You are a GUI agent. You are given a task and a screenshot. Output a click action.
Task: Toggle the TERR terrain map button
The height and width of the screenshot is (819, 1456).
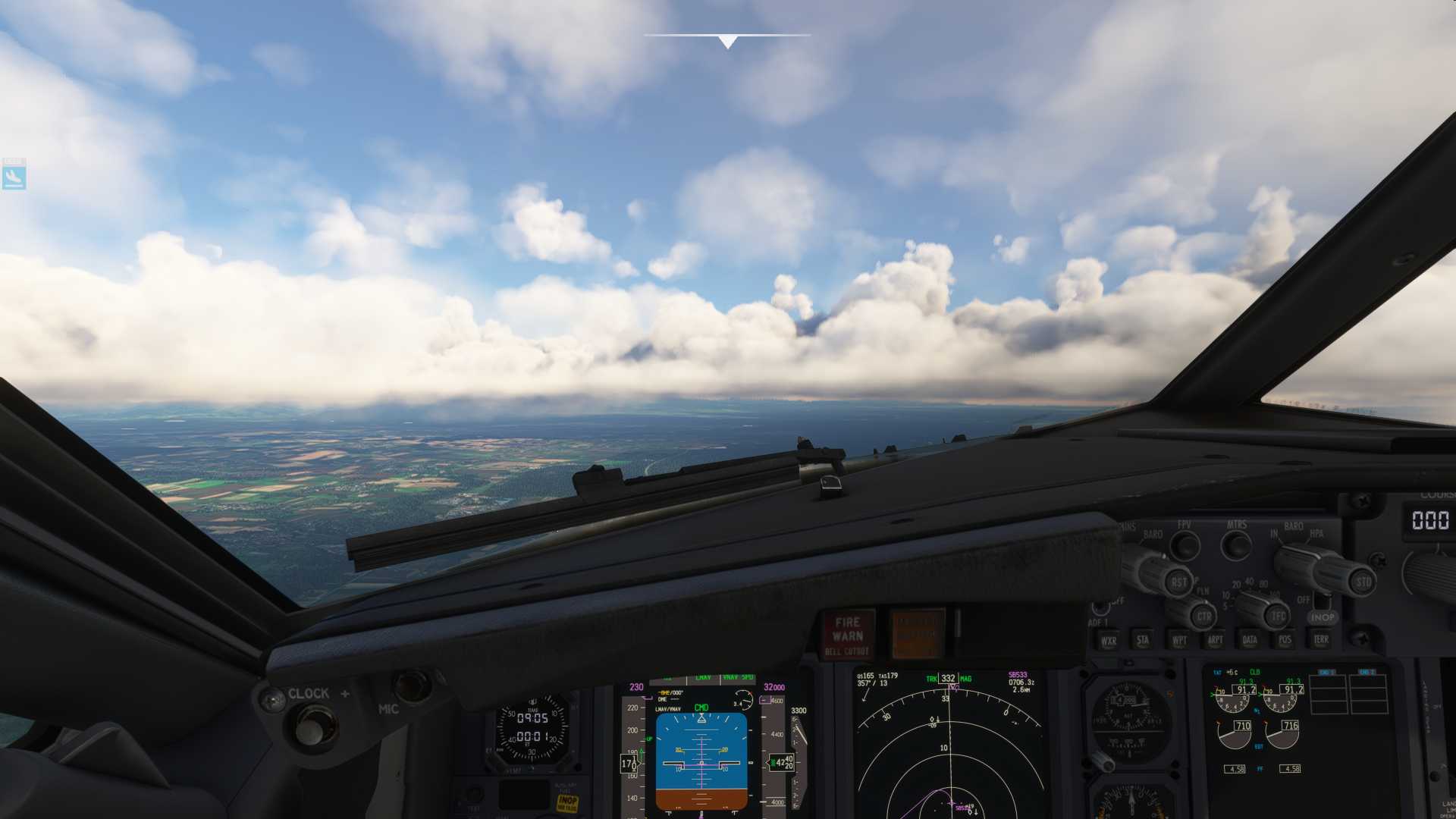[x=1321, y=640]
